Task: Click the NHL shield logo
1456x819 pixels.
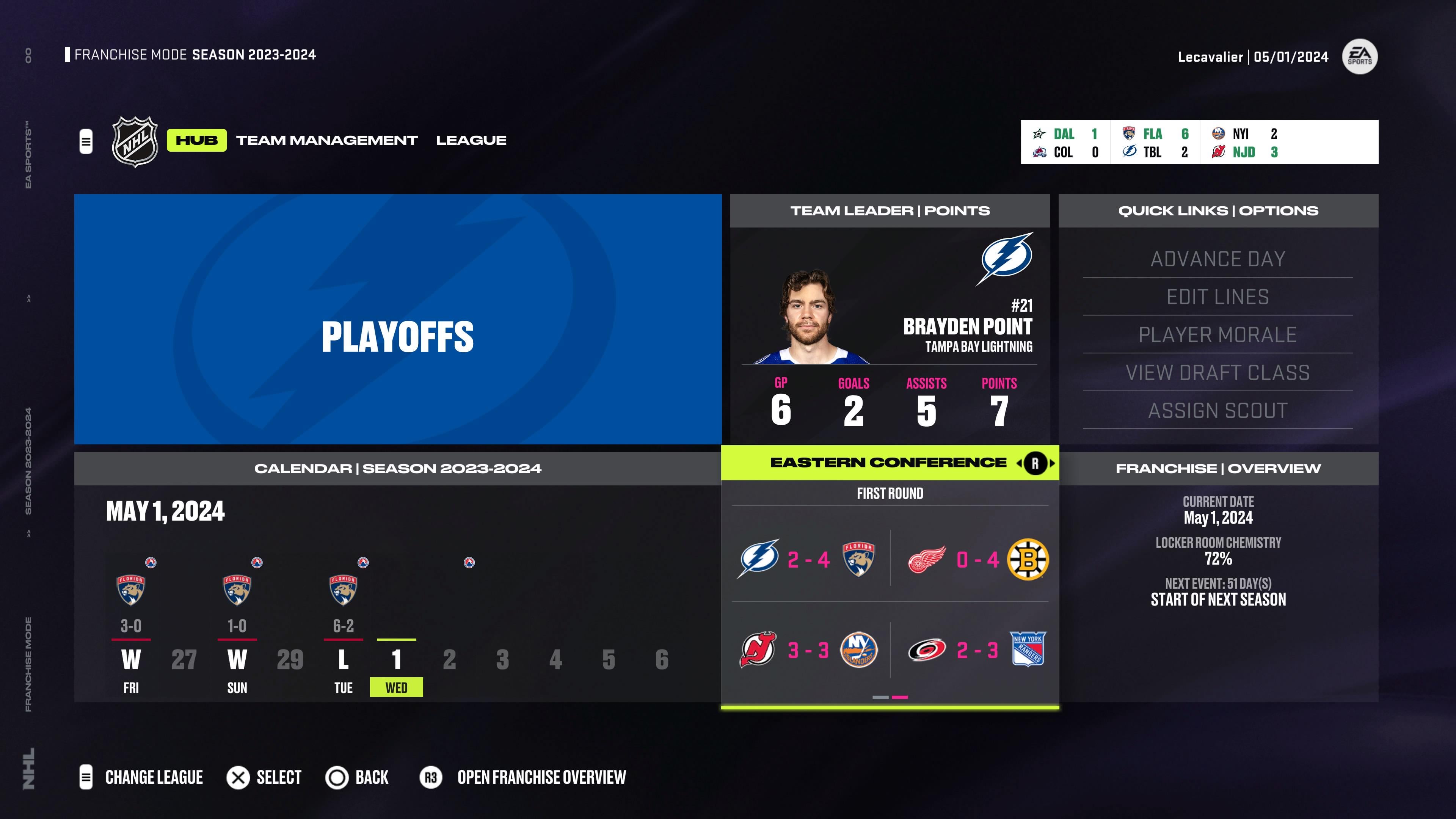Action: 135,141
